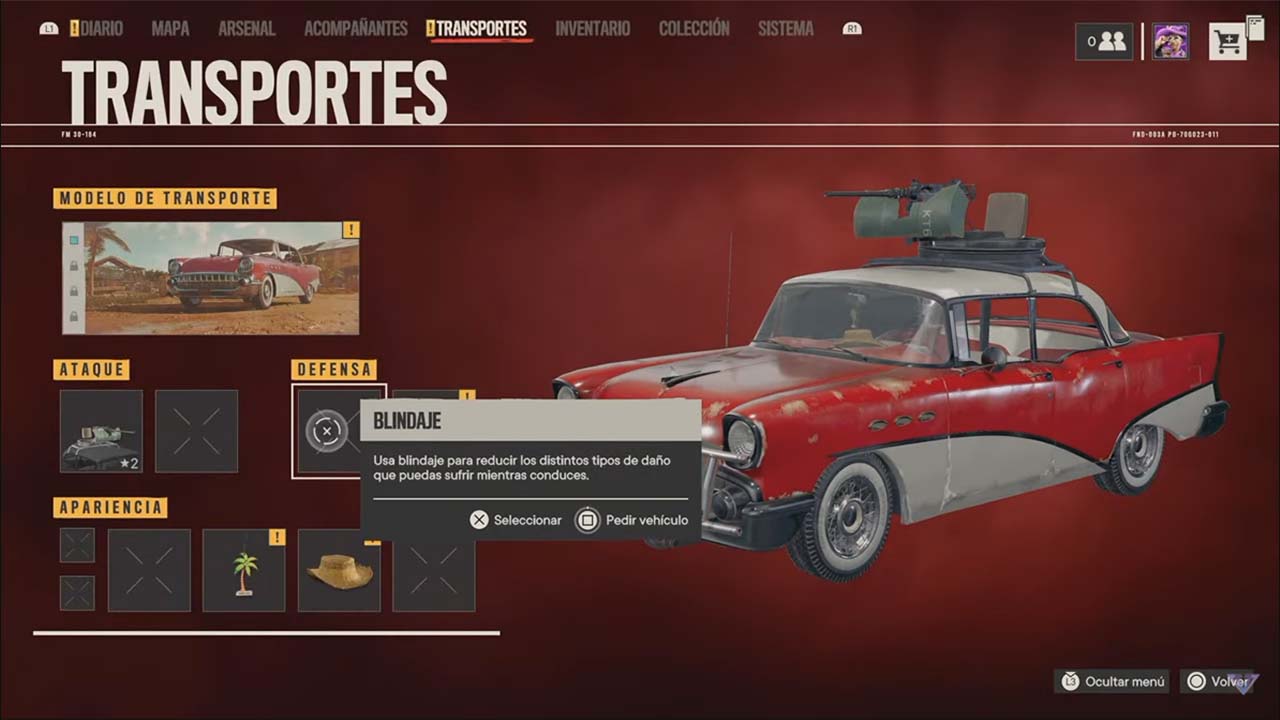Open the co-op players icon

pos(1105,42)
